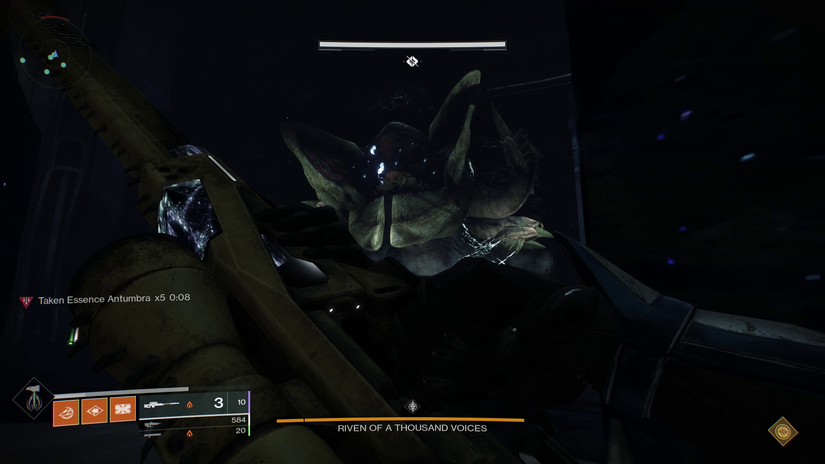Click the circular radar in the corner
This screenshot has height=464, width=825.
pyautogui.click(x=52, y=56)
